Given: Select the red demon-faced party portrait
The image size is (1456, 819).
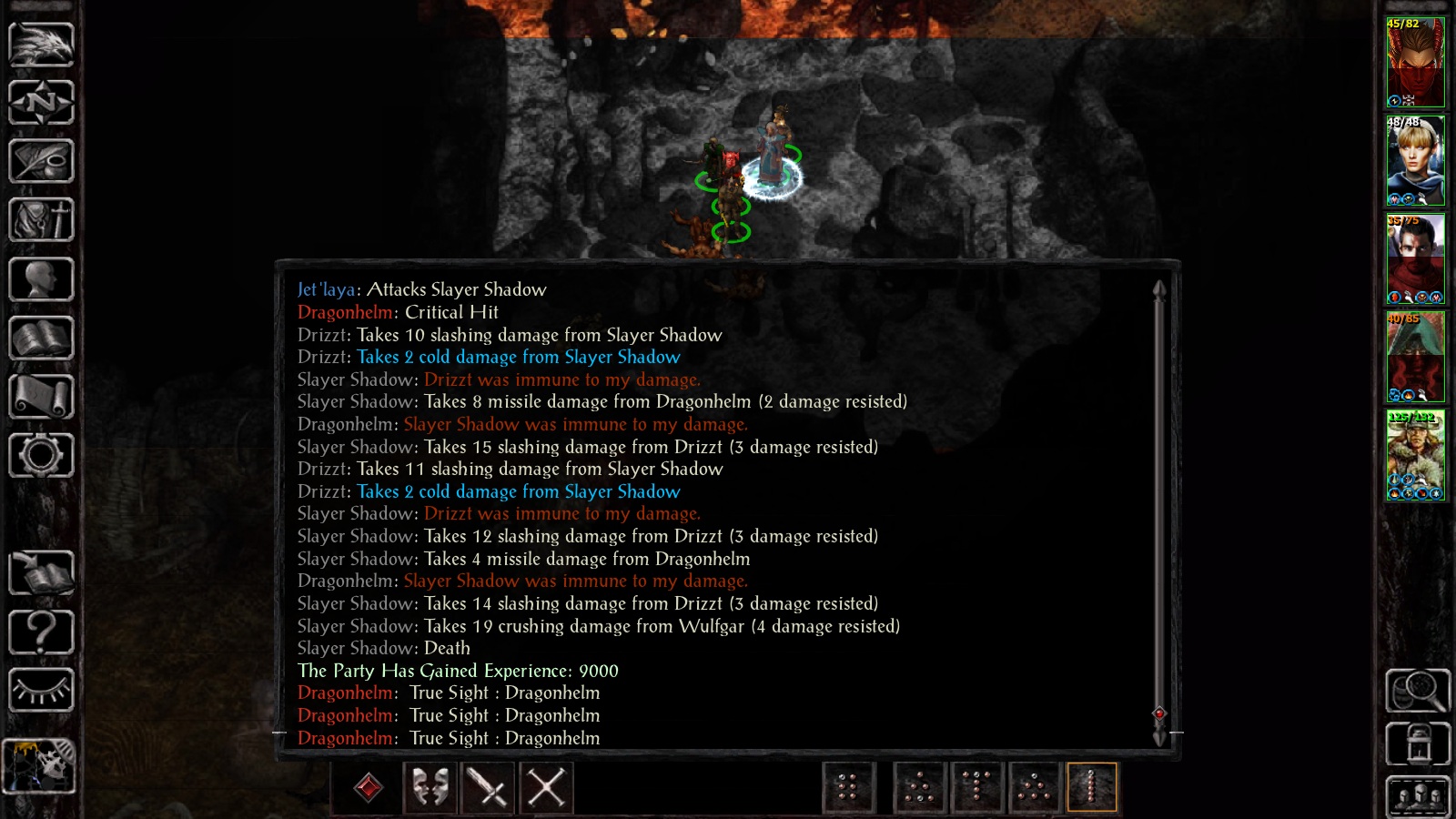Looking at the screenshot, I should point(1415,62).
